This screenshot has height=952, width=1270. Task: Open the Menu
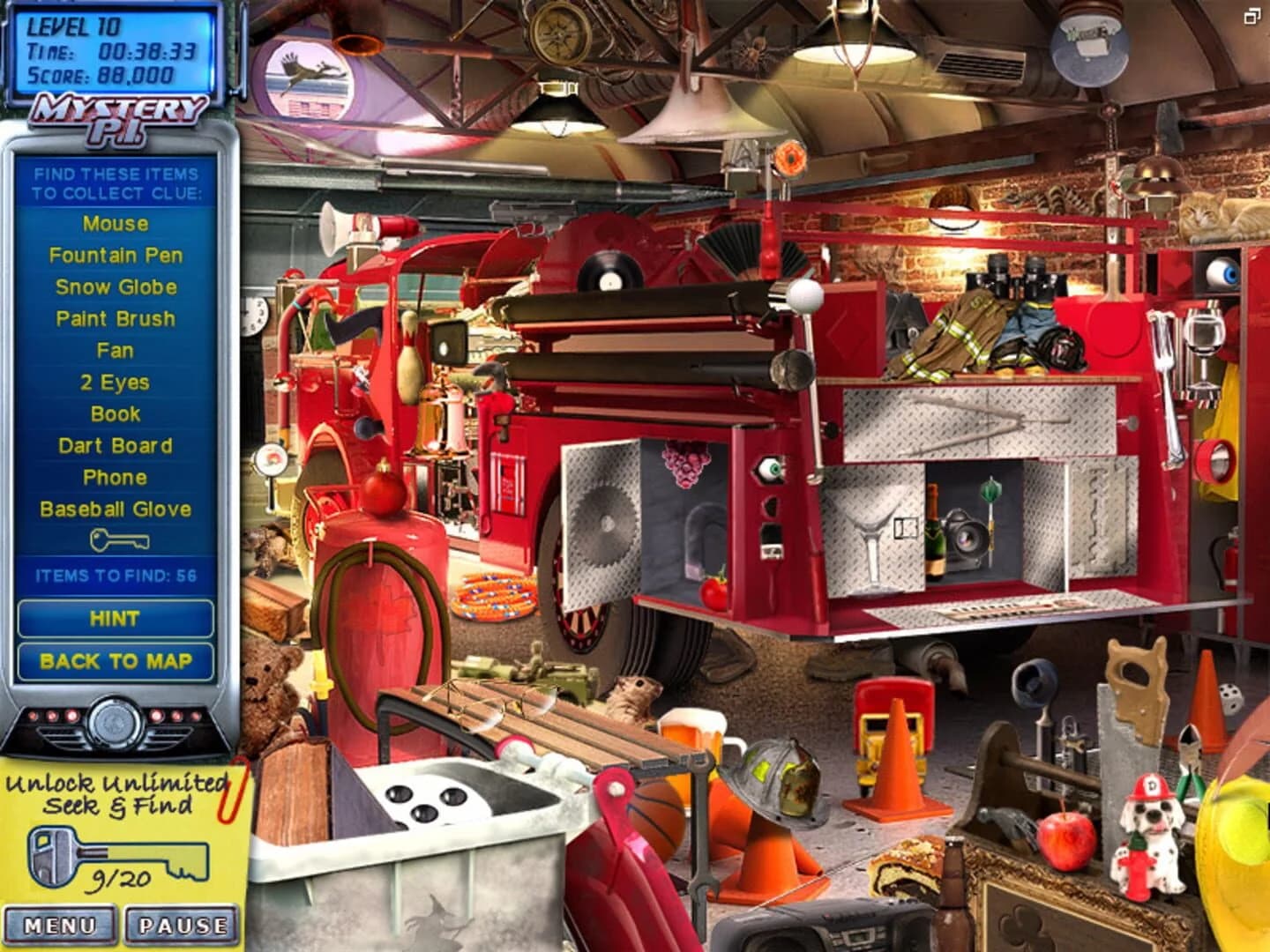60,925
